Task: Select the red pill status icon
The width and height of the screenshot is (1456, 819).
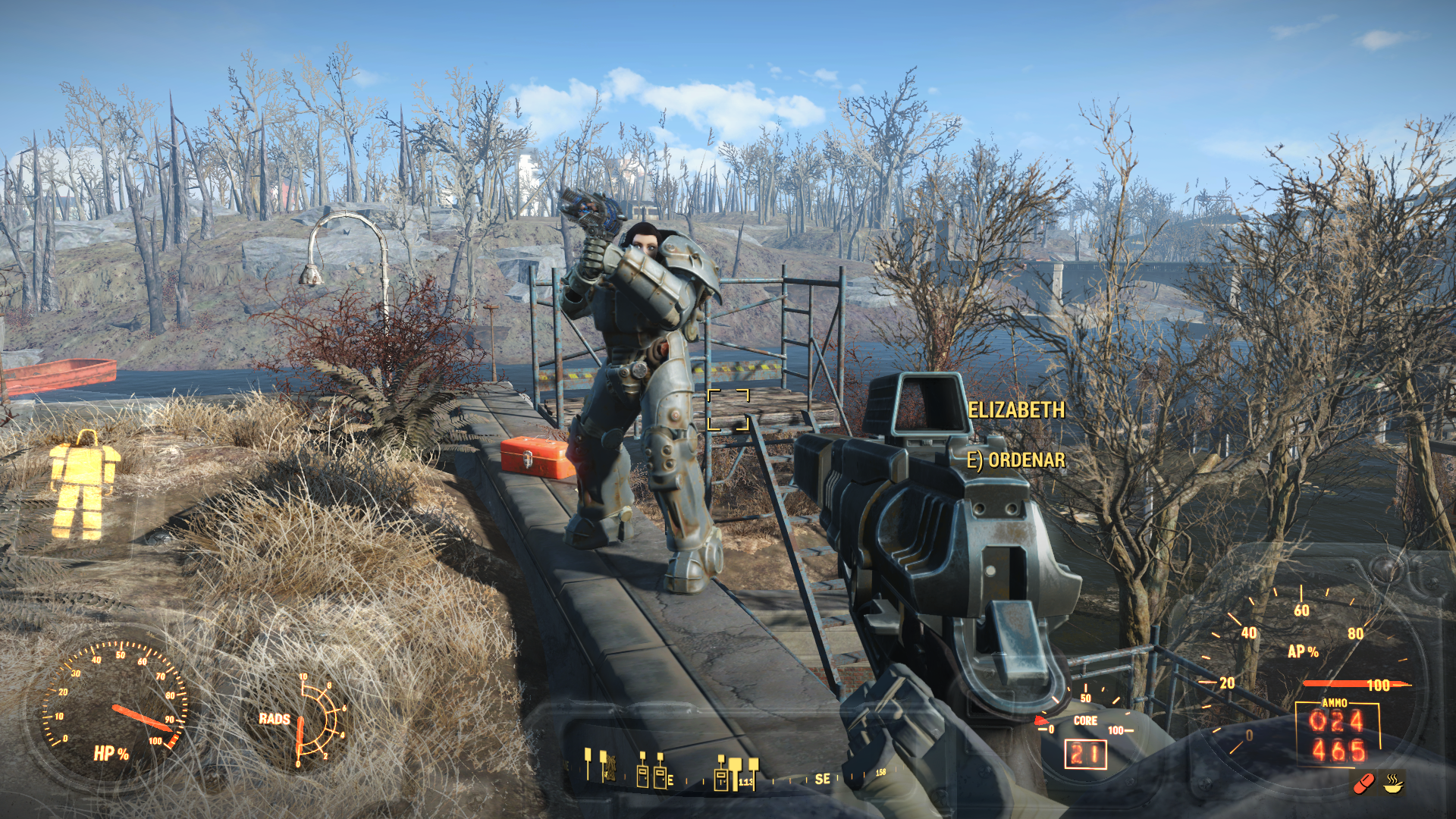Action: tap(1363, 783)
